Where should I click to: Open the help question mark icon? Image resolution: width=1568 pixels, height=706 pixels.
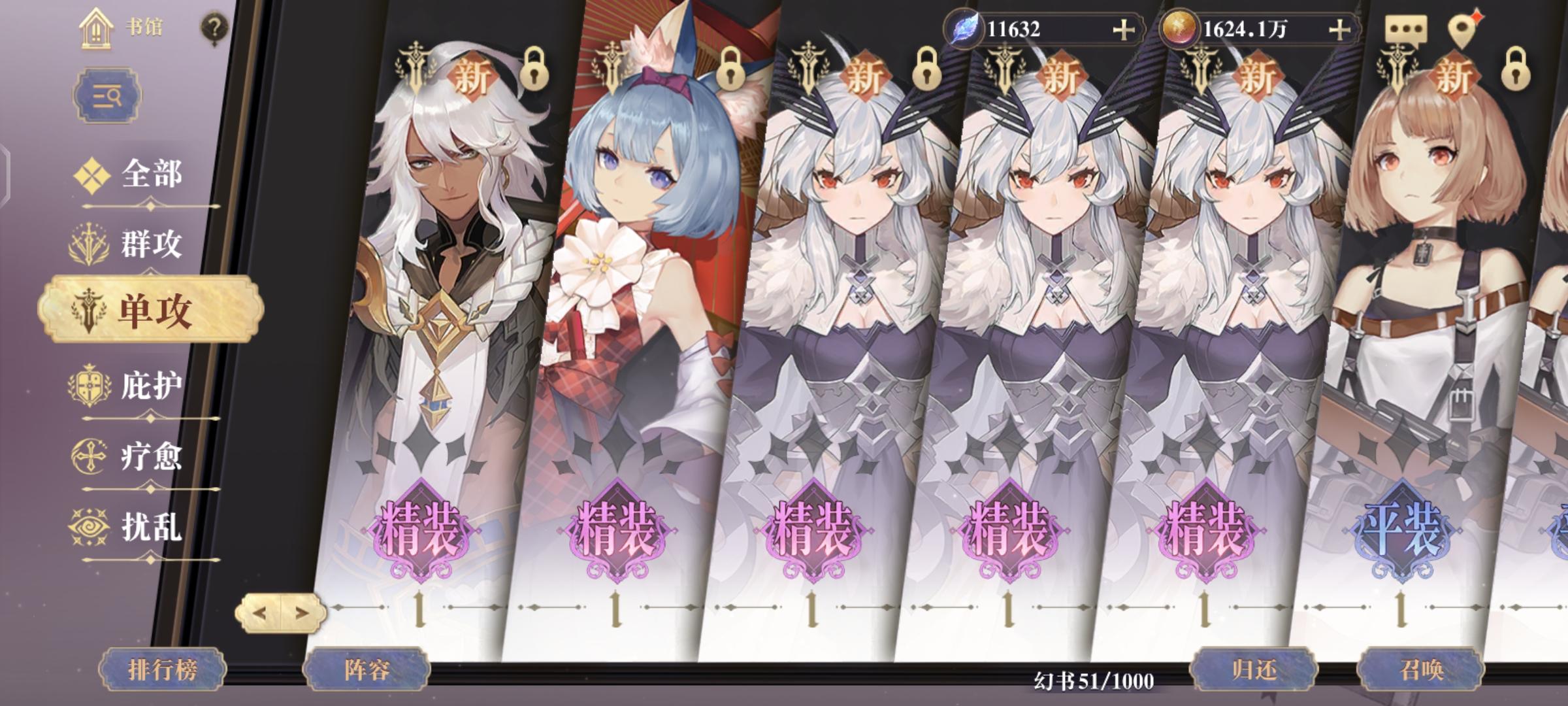click(214, 28)
